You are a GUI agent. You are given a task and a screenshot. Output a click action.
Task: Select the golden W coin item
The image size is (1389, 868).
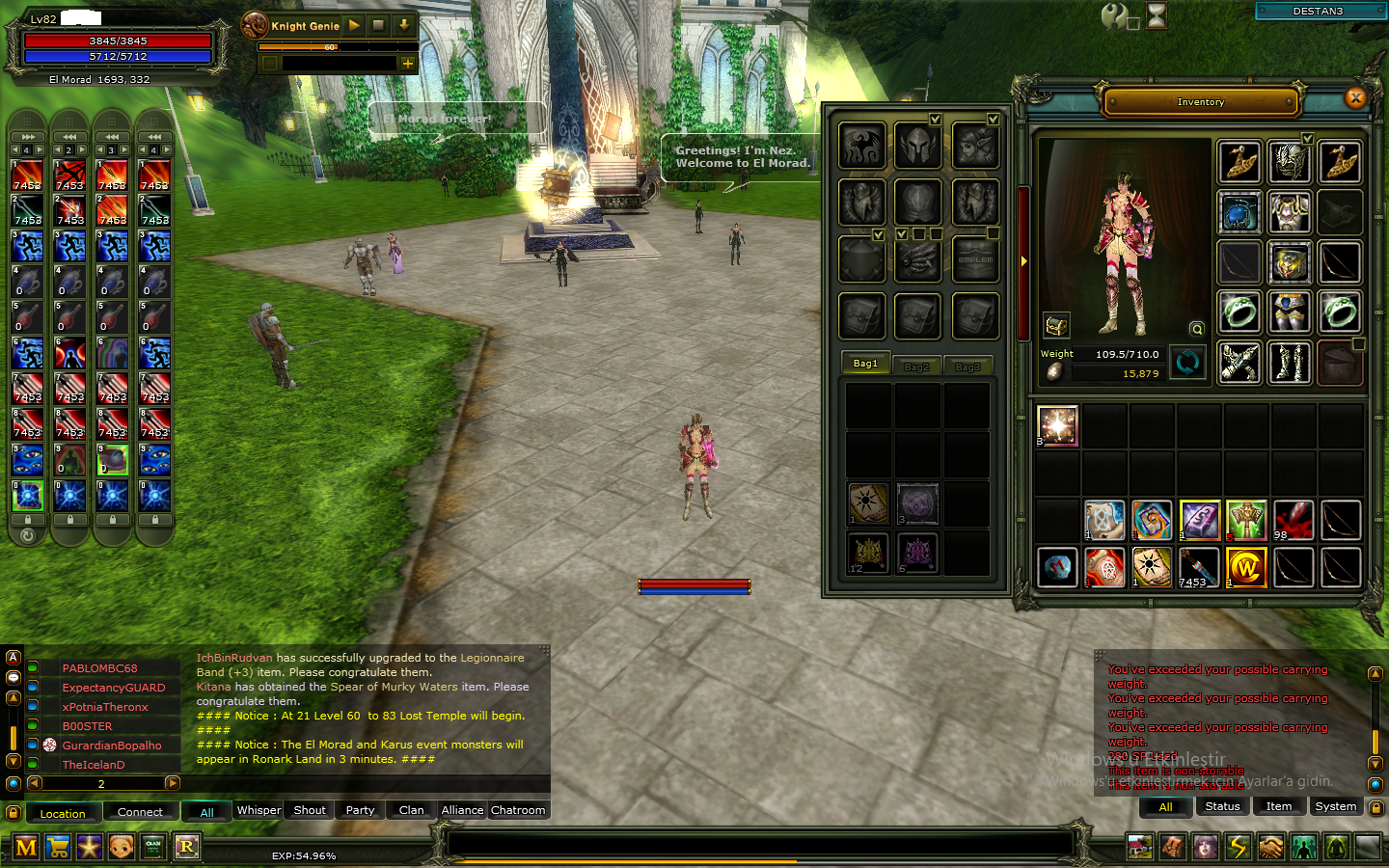pyautogui.click(x=1245, y=567)
